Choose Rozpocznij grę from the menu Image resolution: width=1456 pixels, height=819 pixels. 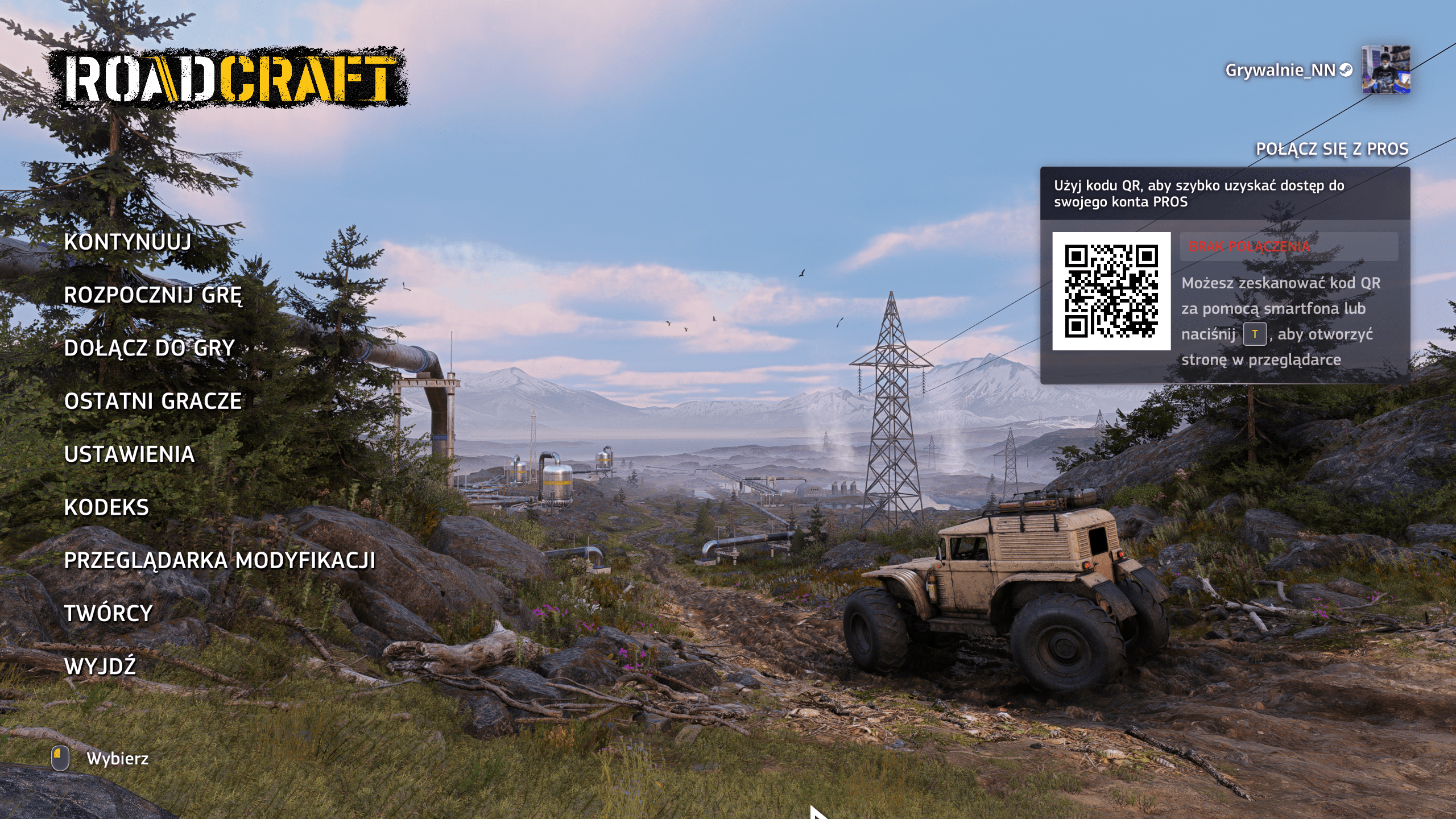point(153,295)
